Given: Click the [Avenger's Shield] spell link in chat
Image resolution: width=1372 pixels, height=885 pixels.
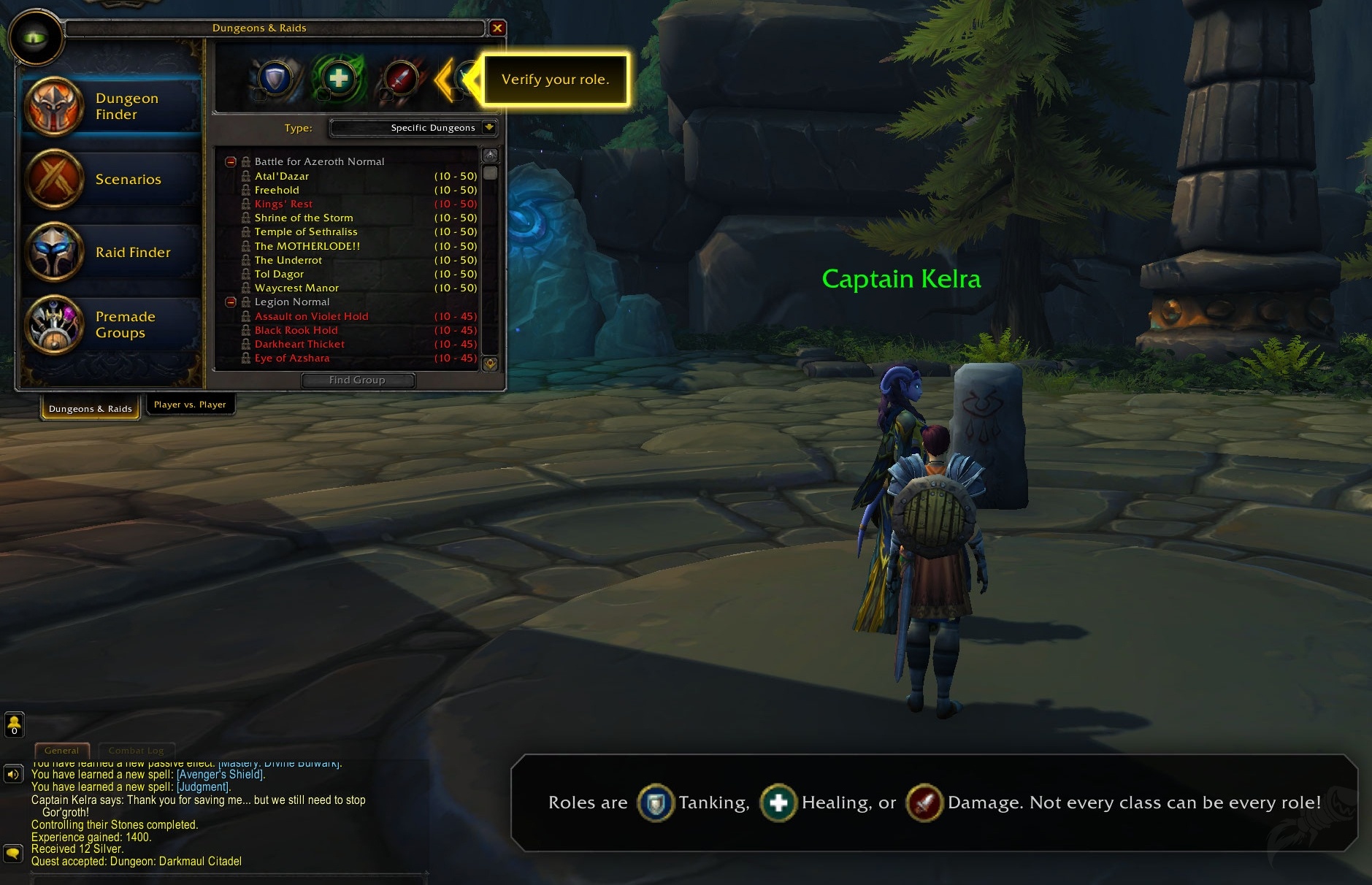Looking at the screenshot, I should tap(220, 775).
